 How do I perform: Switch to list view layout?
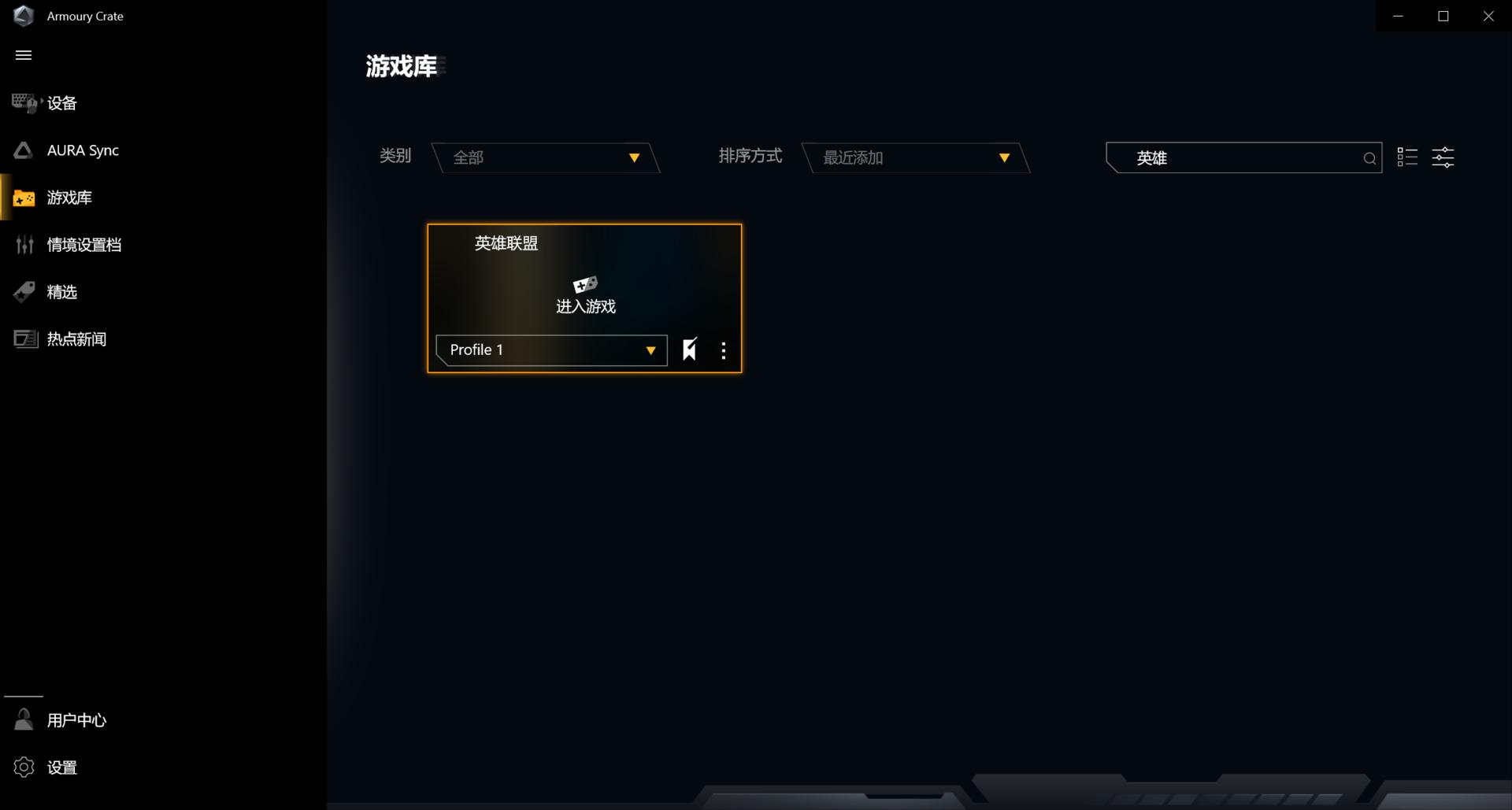click(1406, 157)
